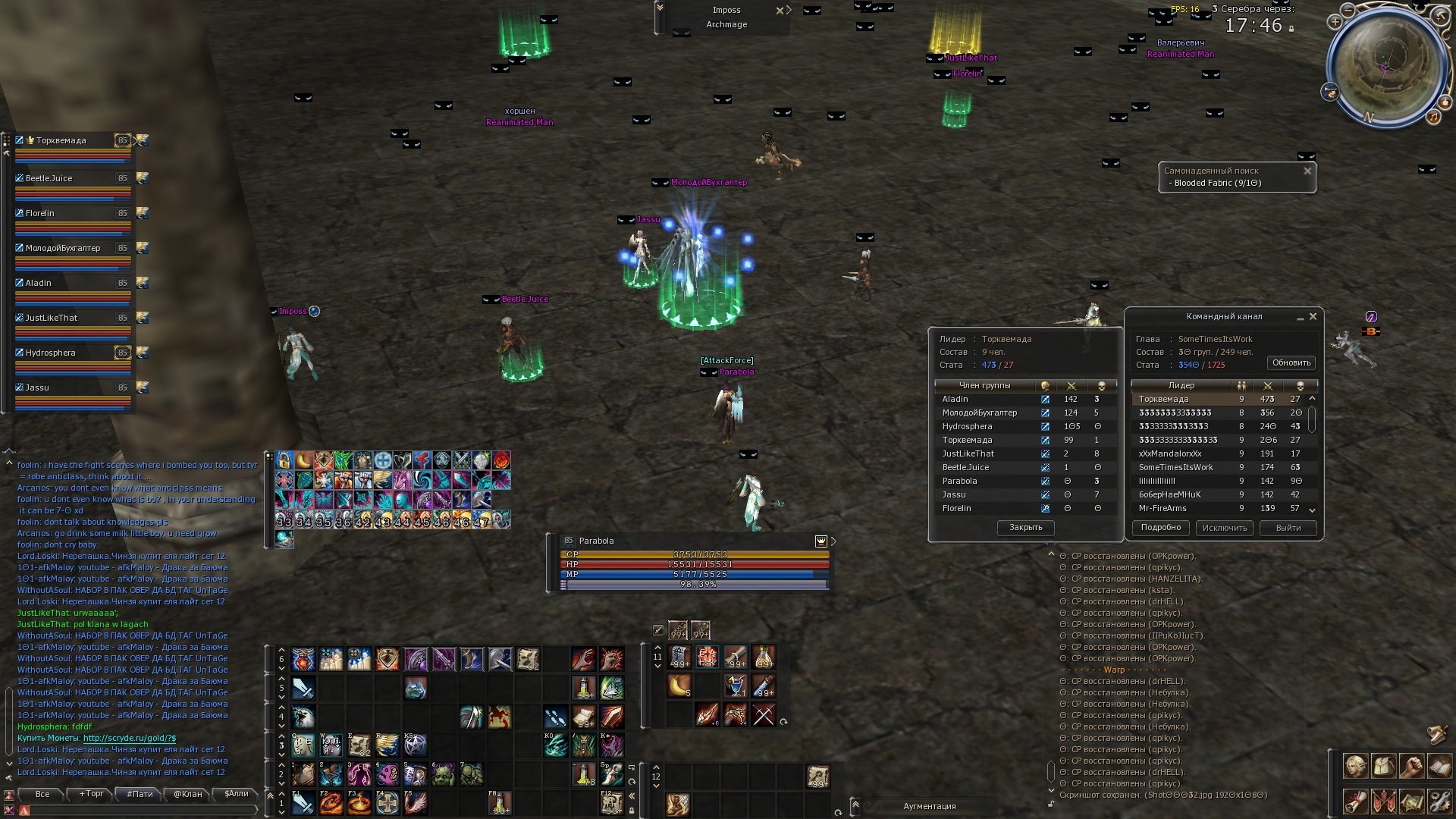The height and width of the screenshot is (819, 1456).
Task: Click the command channel Exclude button
Action: 1224,528
